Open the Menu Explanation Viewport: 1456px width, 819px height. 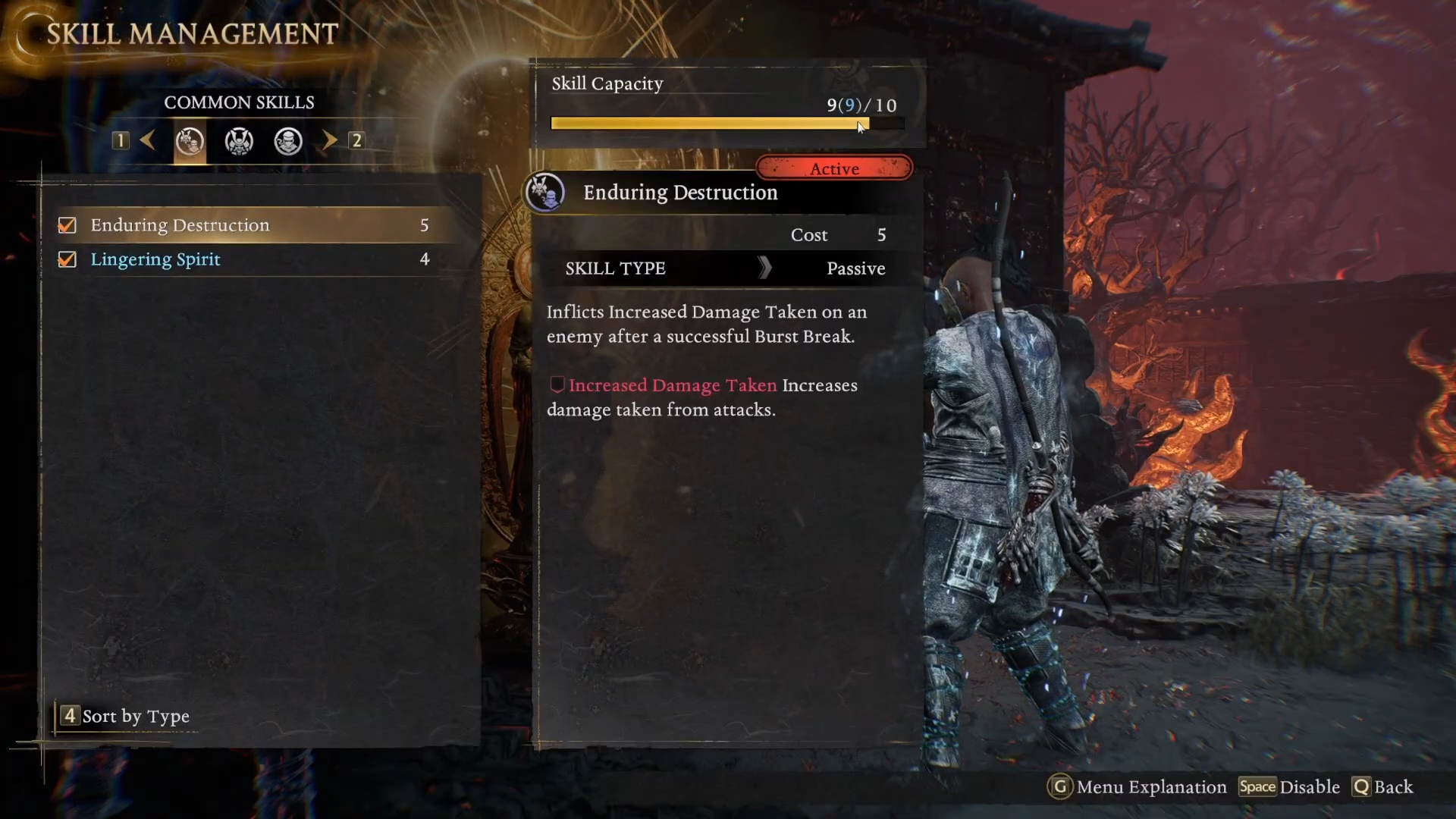(x=1137, y=787)
